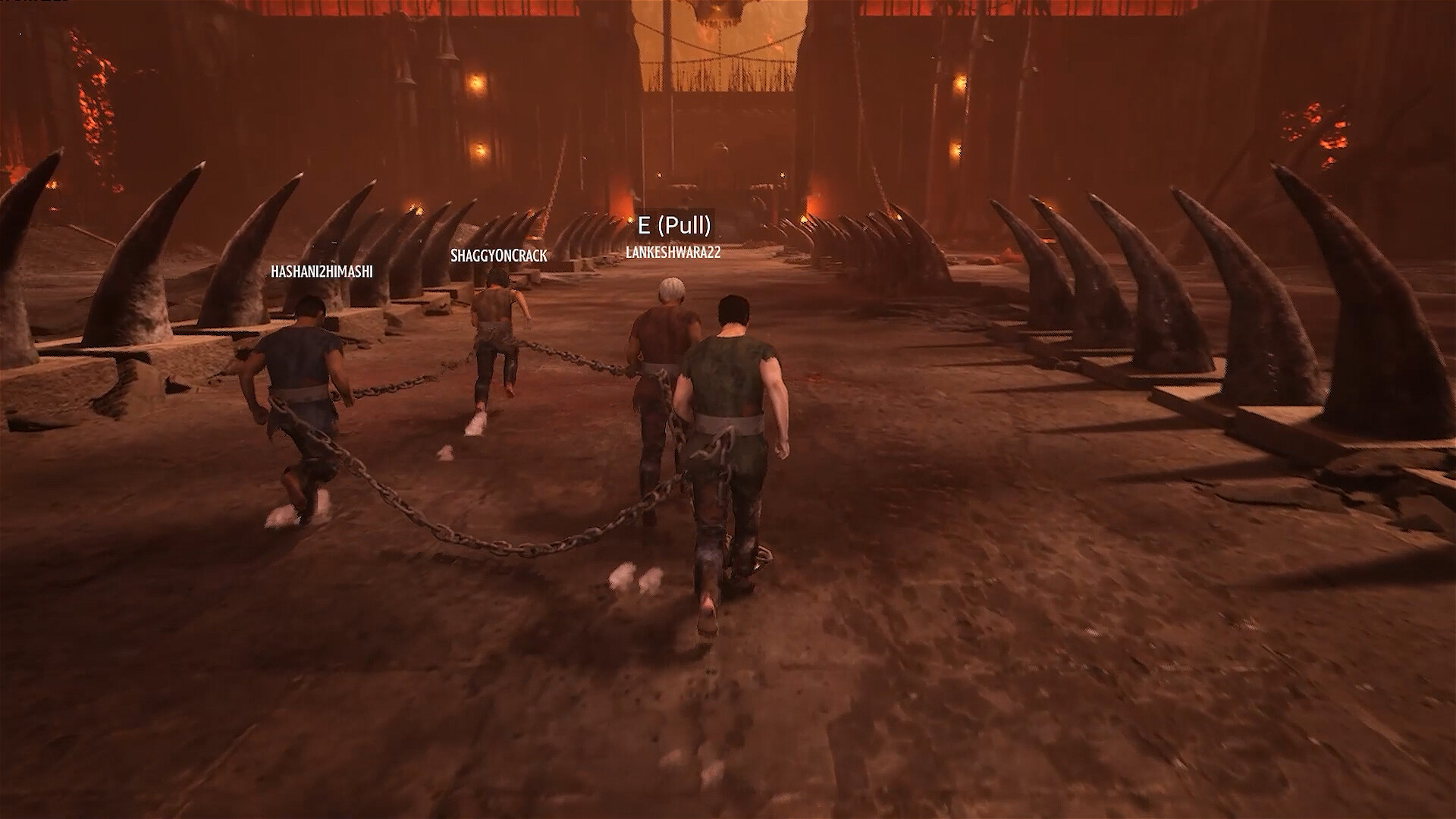
Task: Select the HASHANI2HIMASHI player nametag
Action: coord(322,271)
